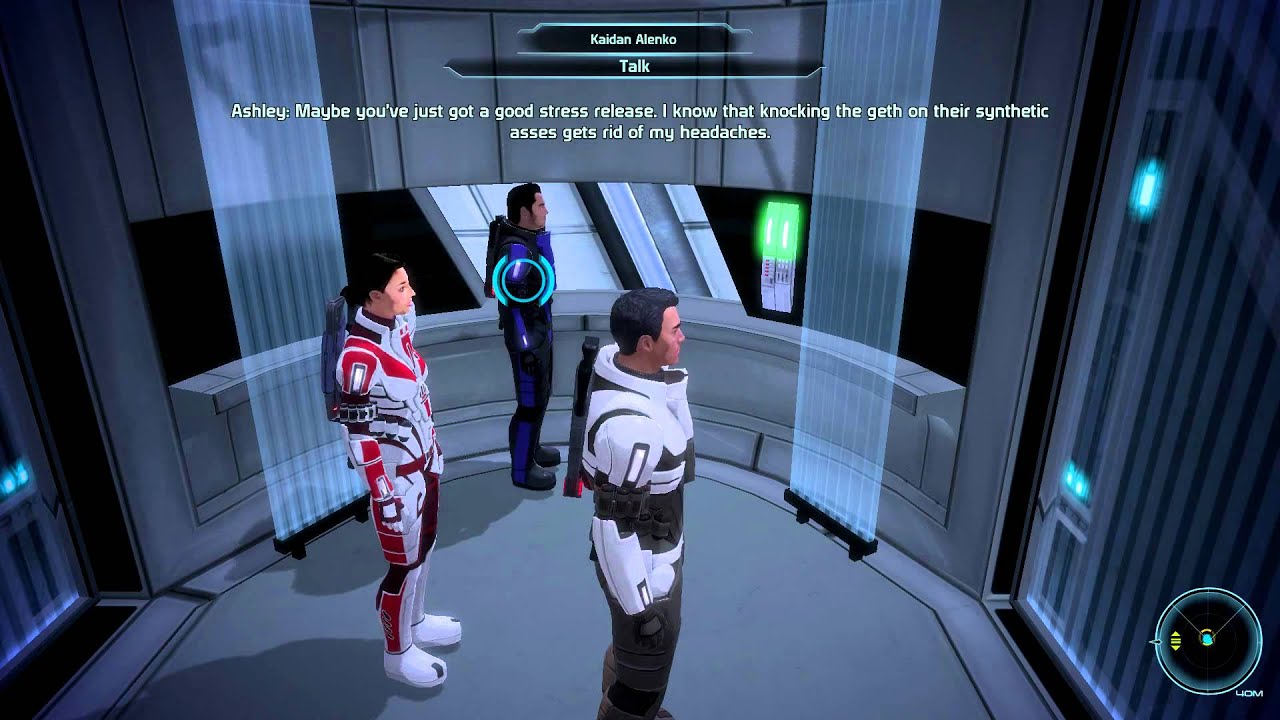
Task: Select Ashley's dialogue subtitle line
Action: pos(640,113)
